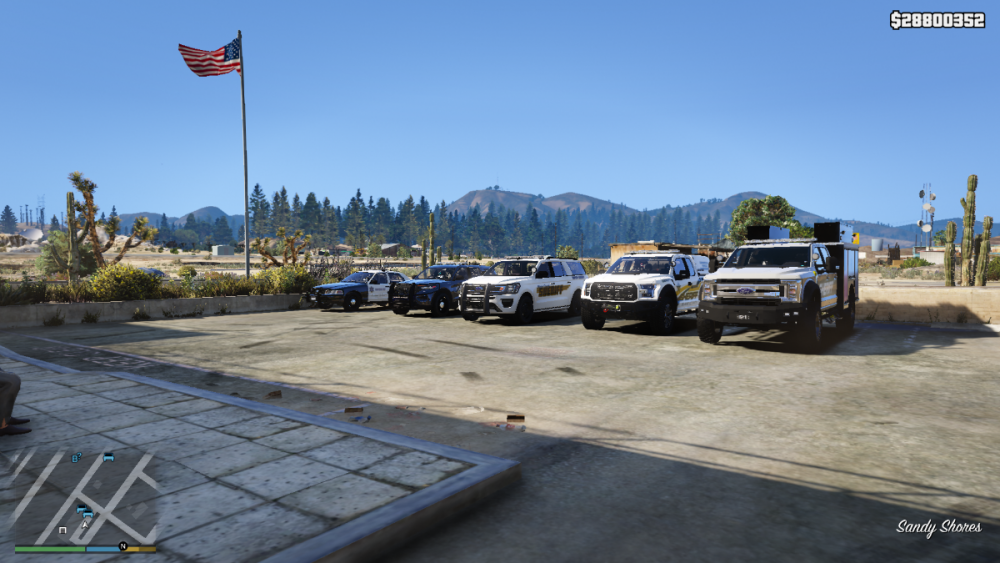Select the 'B?' stranger blip on minimap
This screenshot has width=1000, height=563.
(76, 458)
